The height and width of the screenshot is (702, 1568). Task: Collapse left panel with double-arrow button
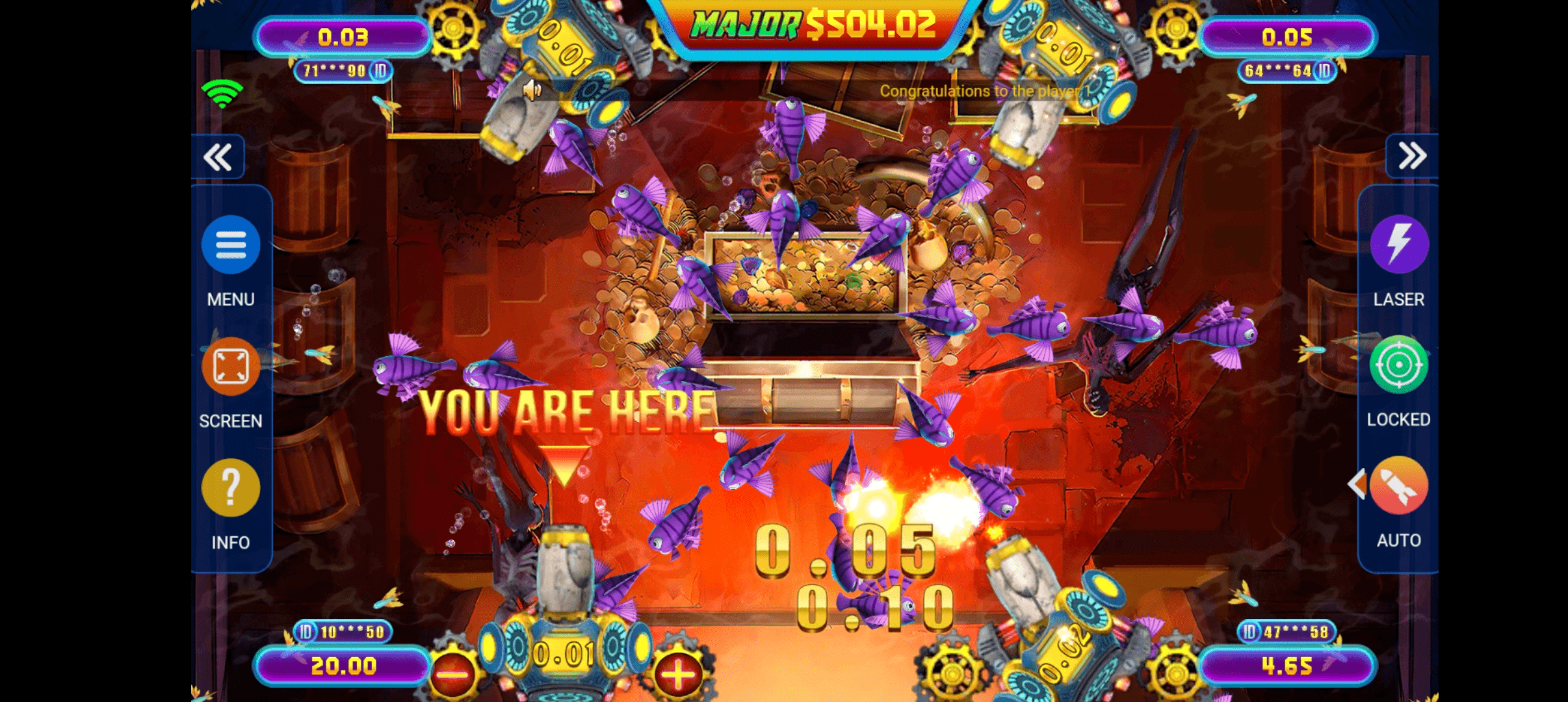click(x=218, y=157)
